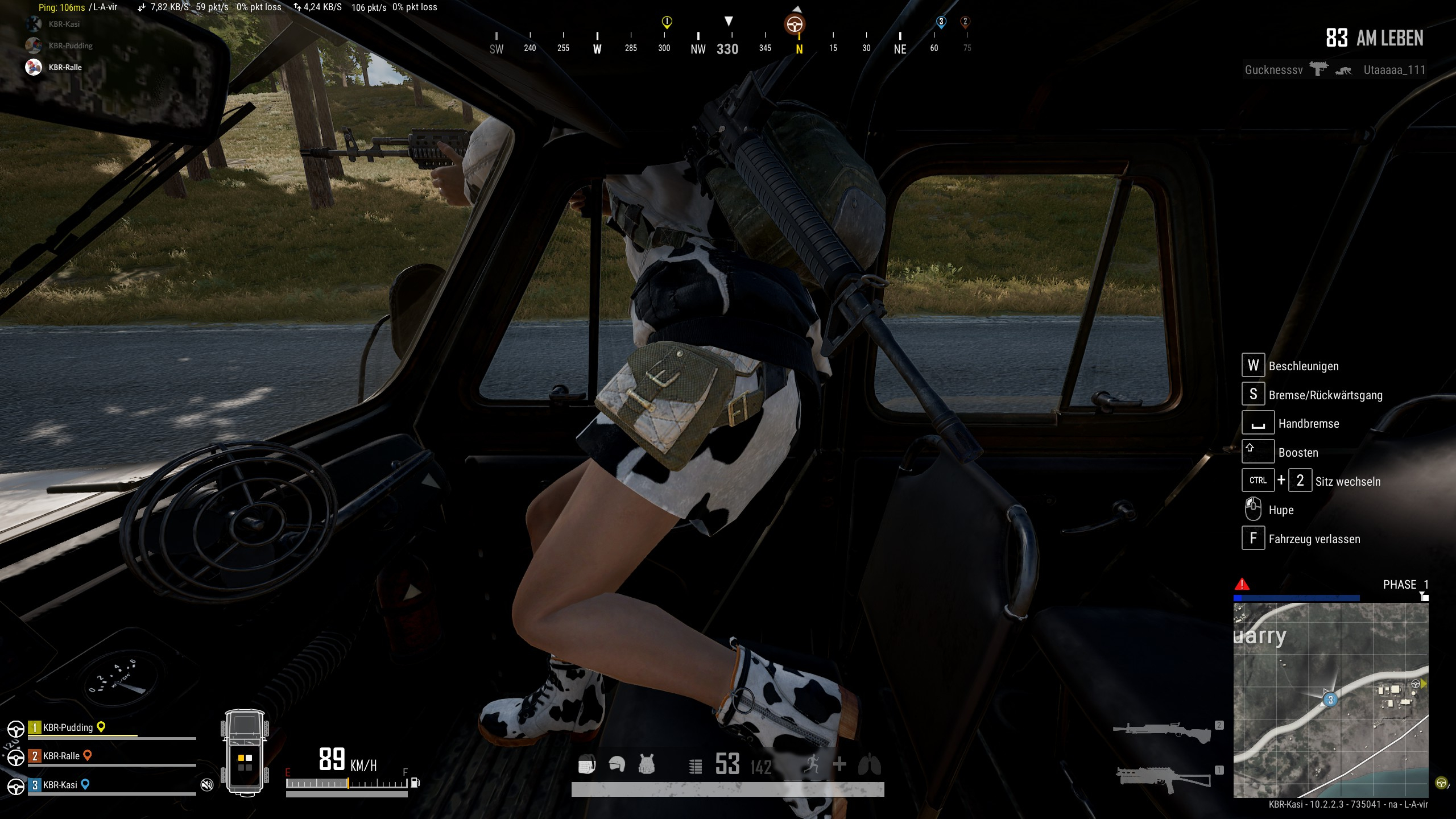The width and height of the screenshot is (1456, 819).
Task: Choose KBR-Kasi's avatar in the spectator list
Action: pos(34,24)
